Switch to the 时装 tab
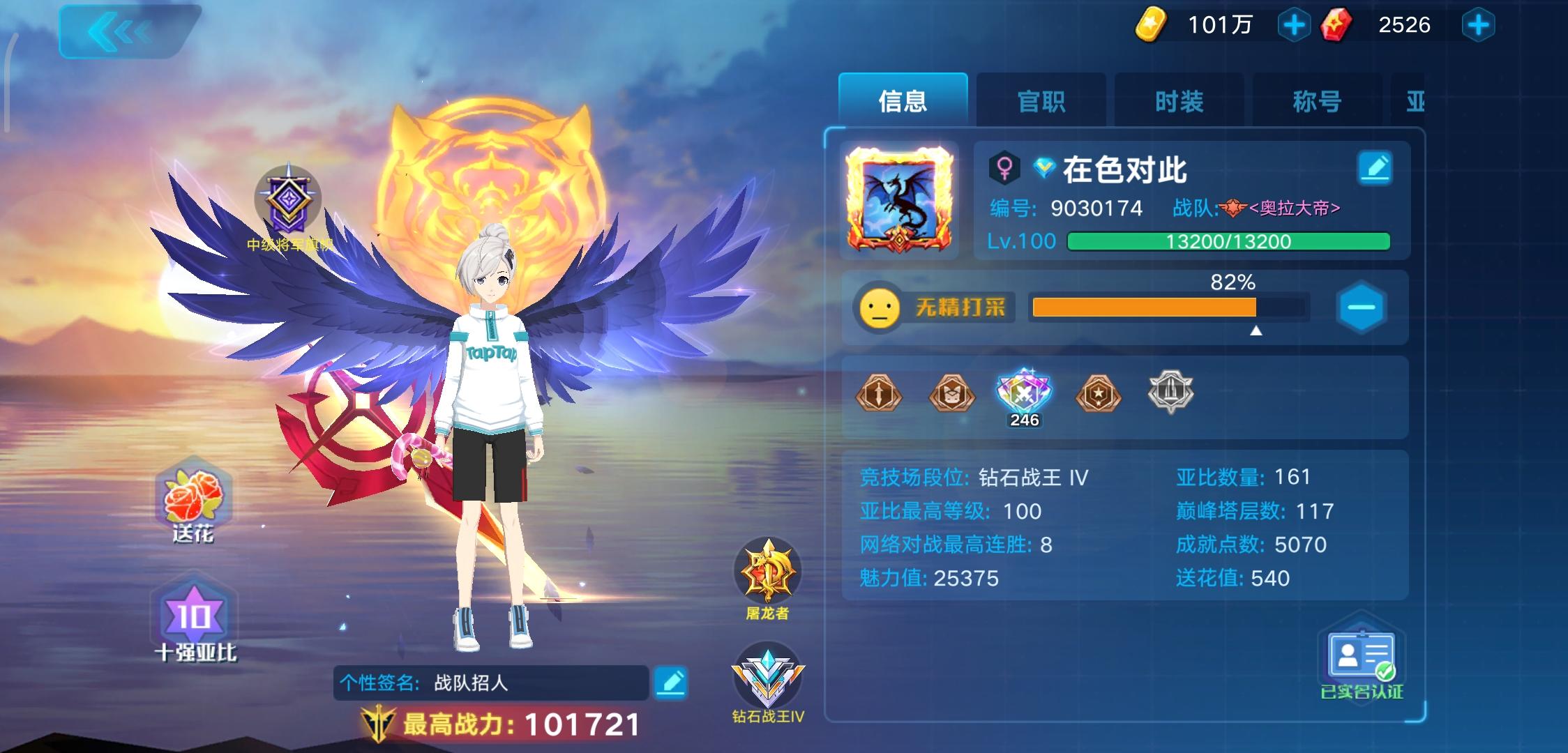The width and height of the screenshot is (1568, 753). coord(1178,100)
